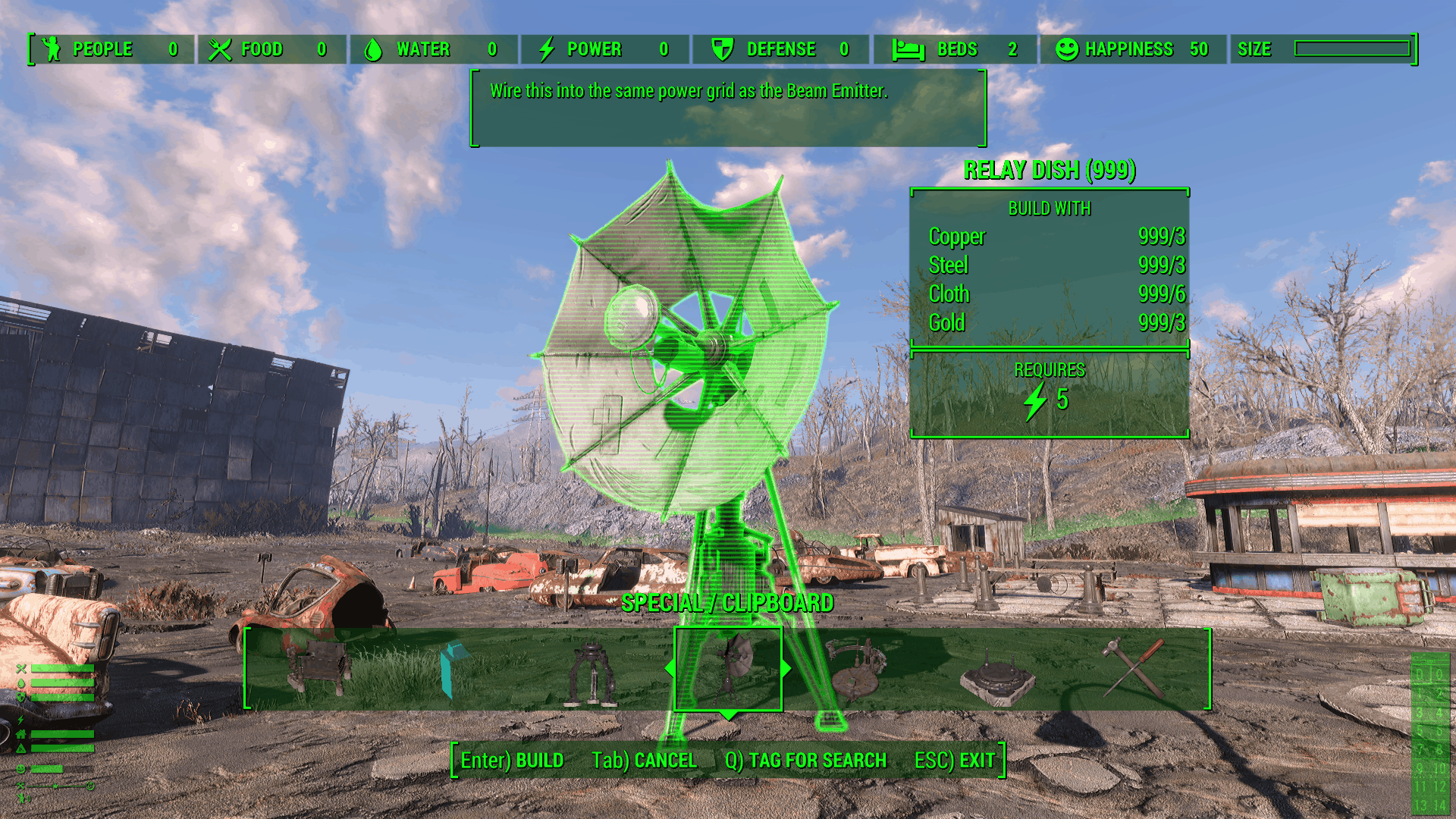The height and width of the screenshot is (819, 1456).
Task: Choose the square stabilizer pad thumbnail
Action: [x=996, y=676]
